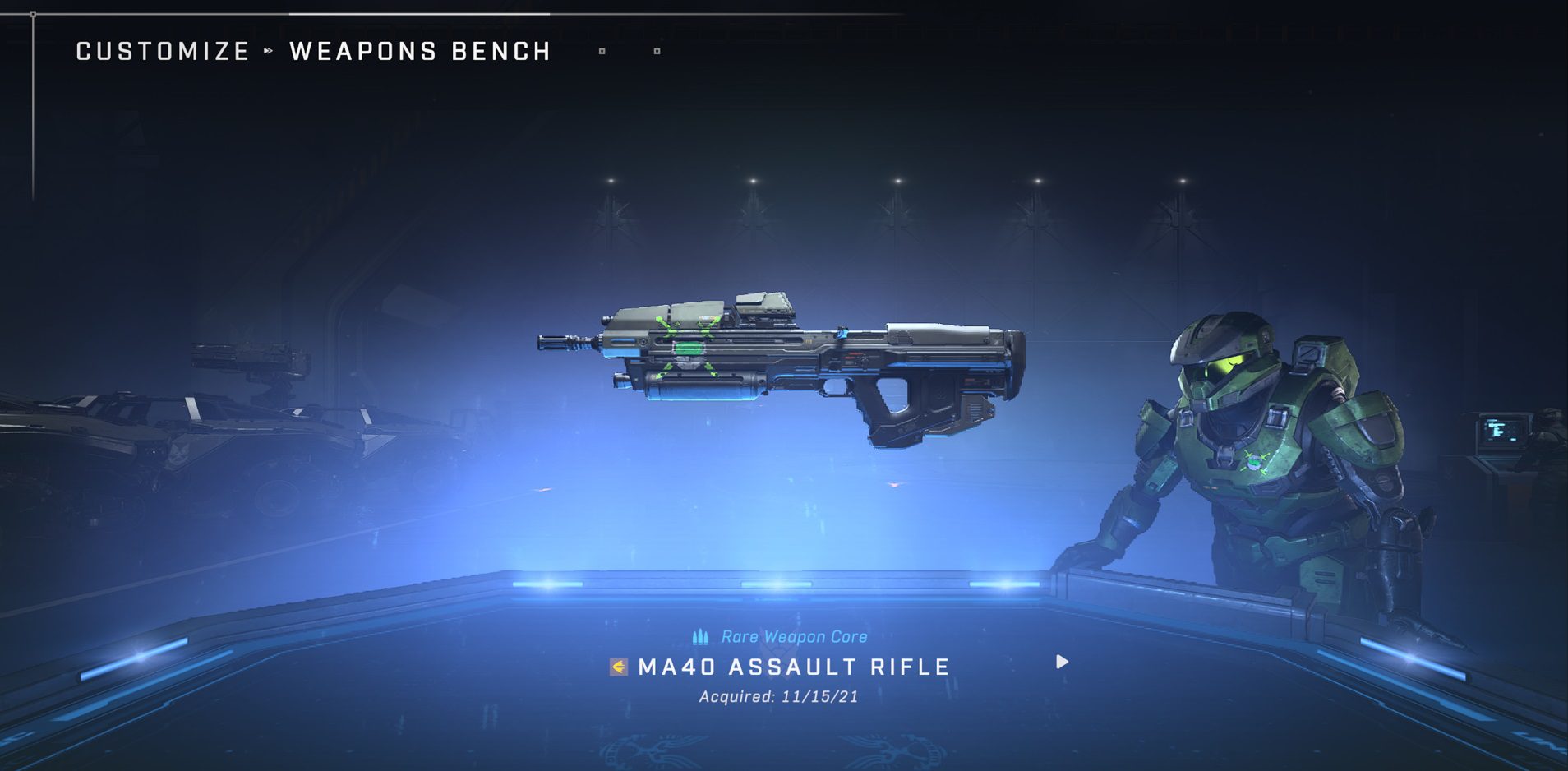
Task: Select the Weapons Bench header tab
Action: coord(420,52)
